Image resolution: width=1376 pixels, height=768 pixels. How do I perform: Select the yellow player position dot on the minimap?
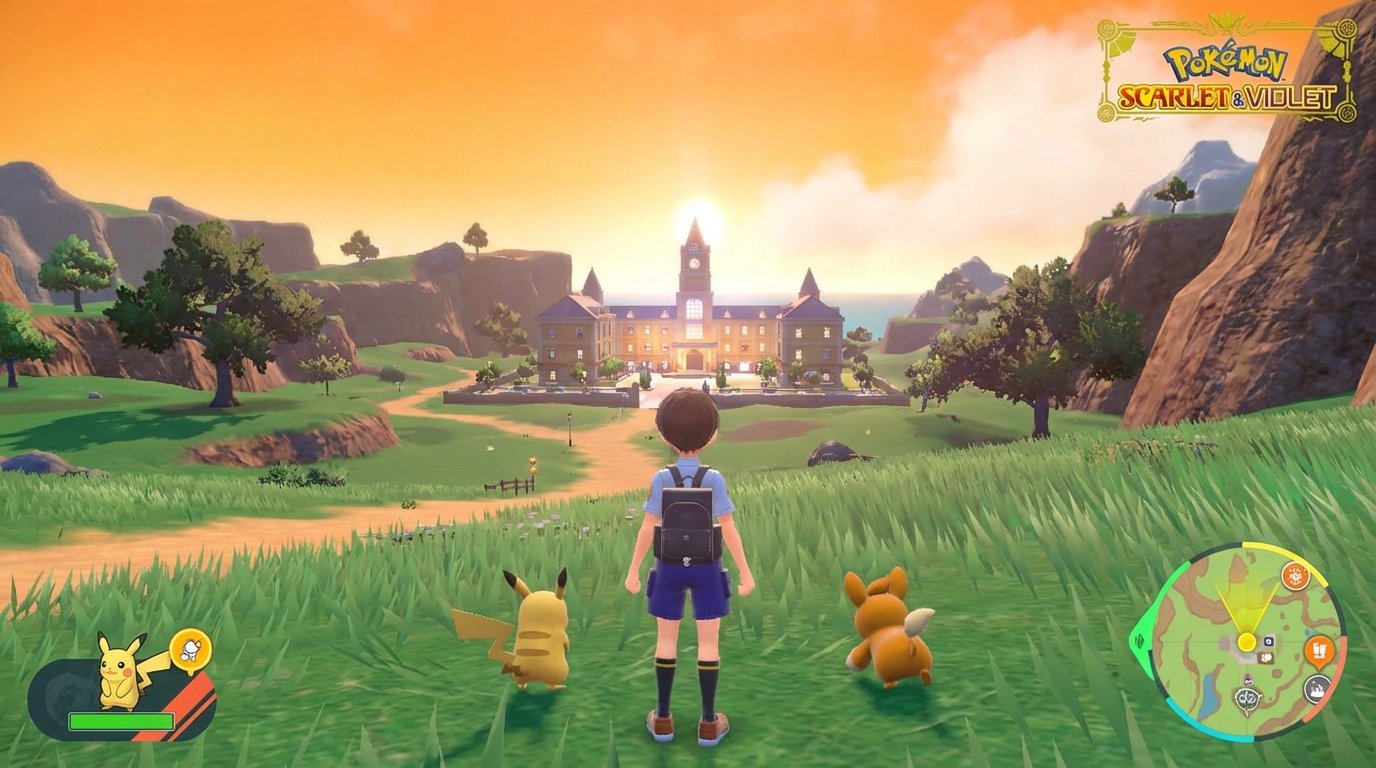(x=1246, y=640)
